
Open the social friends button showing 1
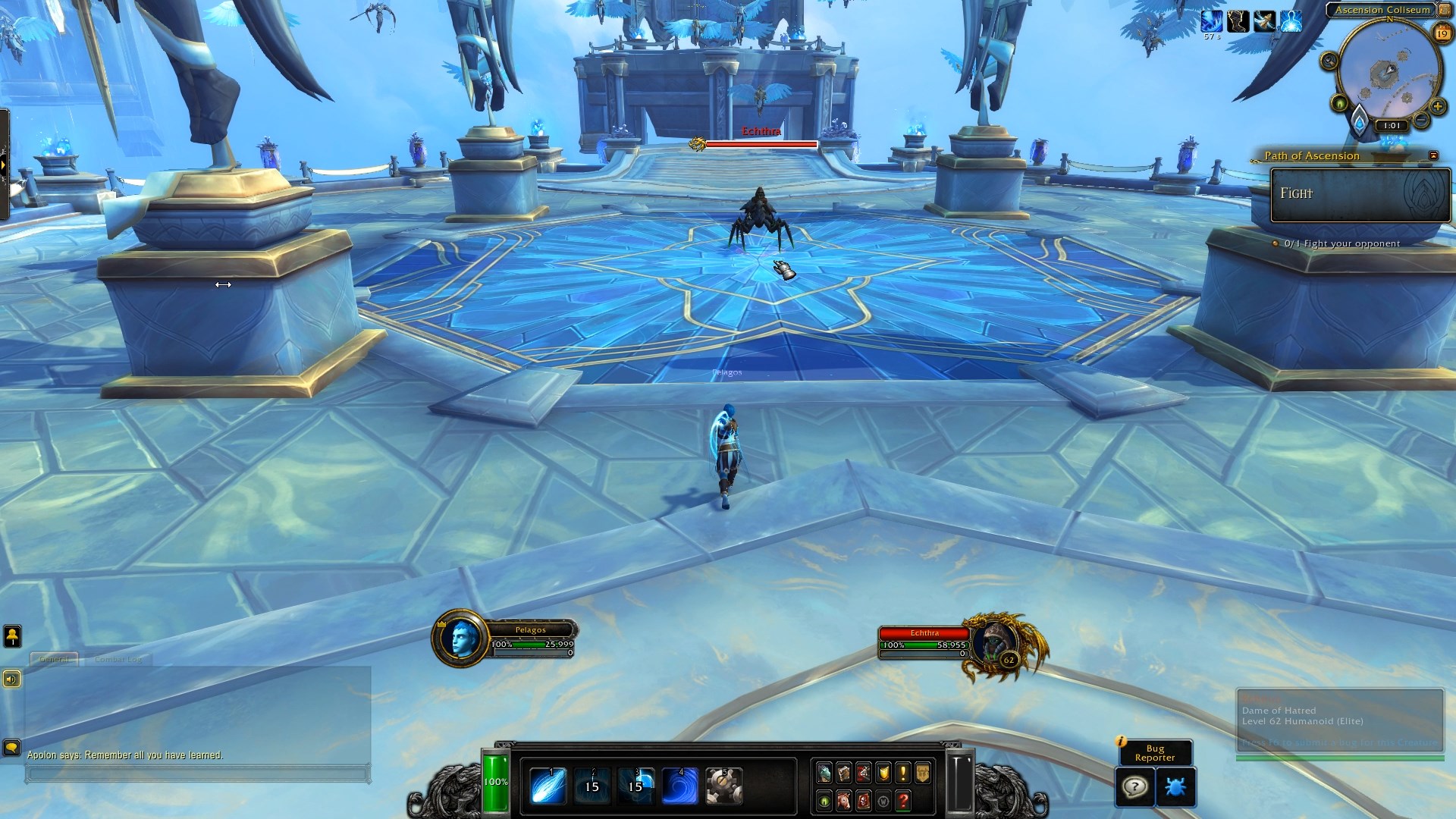click(x=12, y=637)
